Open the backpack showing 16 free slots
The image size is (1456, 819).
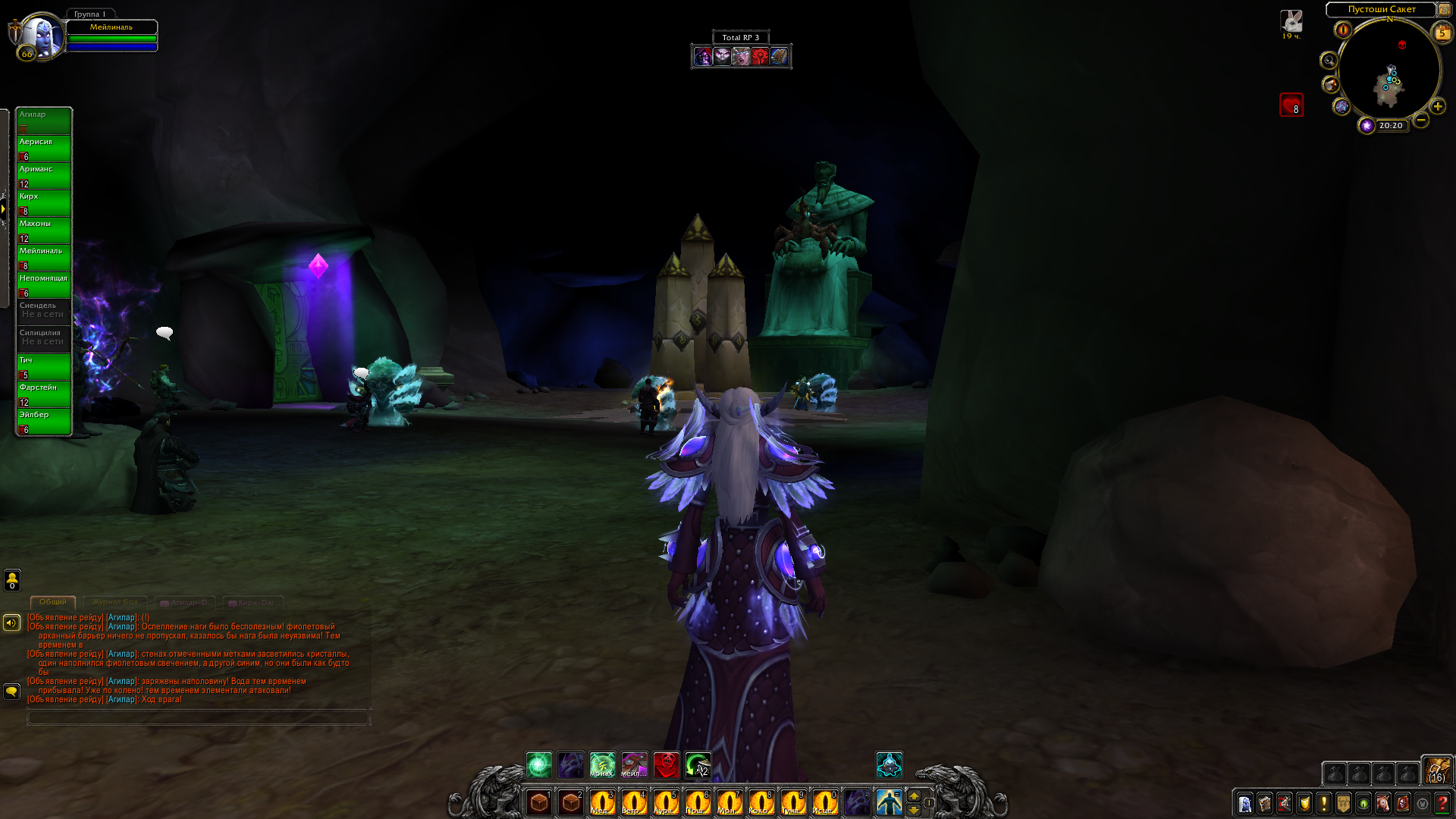(1436, 770)
